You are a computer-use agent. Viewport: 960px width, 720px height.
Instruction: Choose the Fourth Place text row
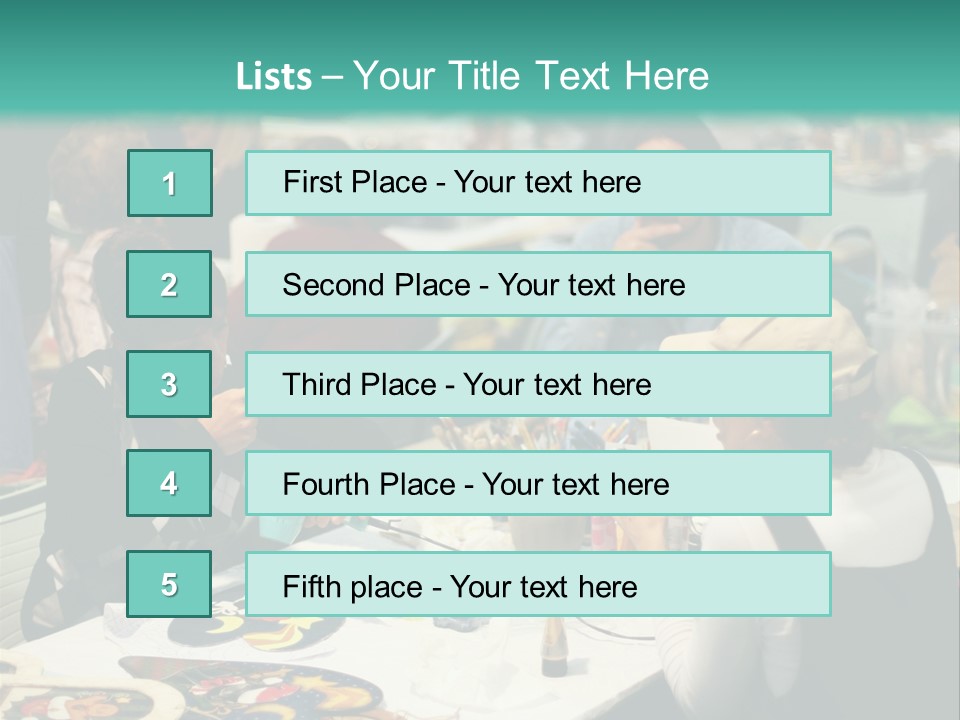pos(538,484)
